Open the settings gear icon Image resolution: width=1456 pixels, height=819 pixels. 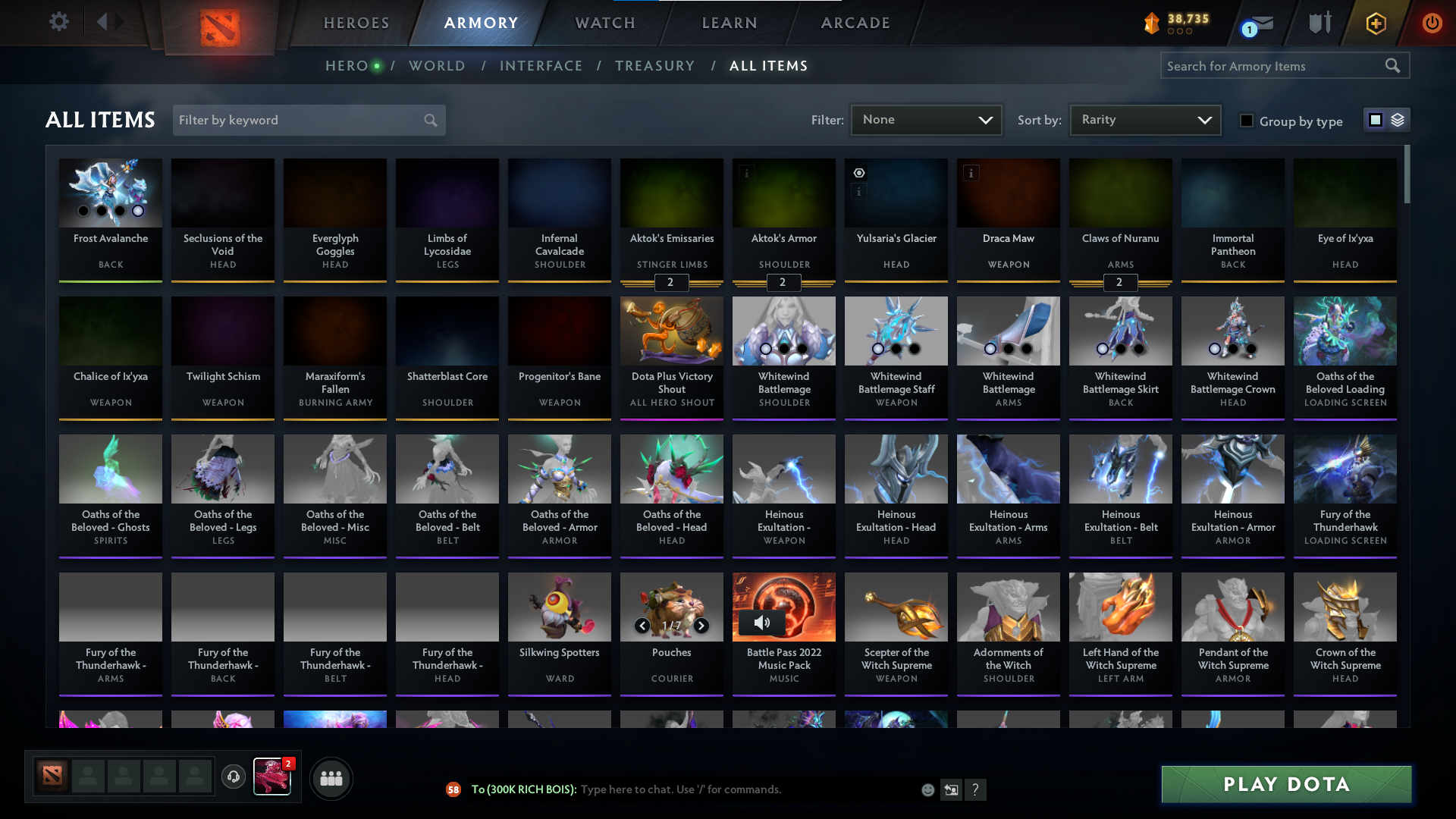(59, 22)
